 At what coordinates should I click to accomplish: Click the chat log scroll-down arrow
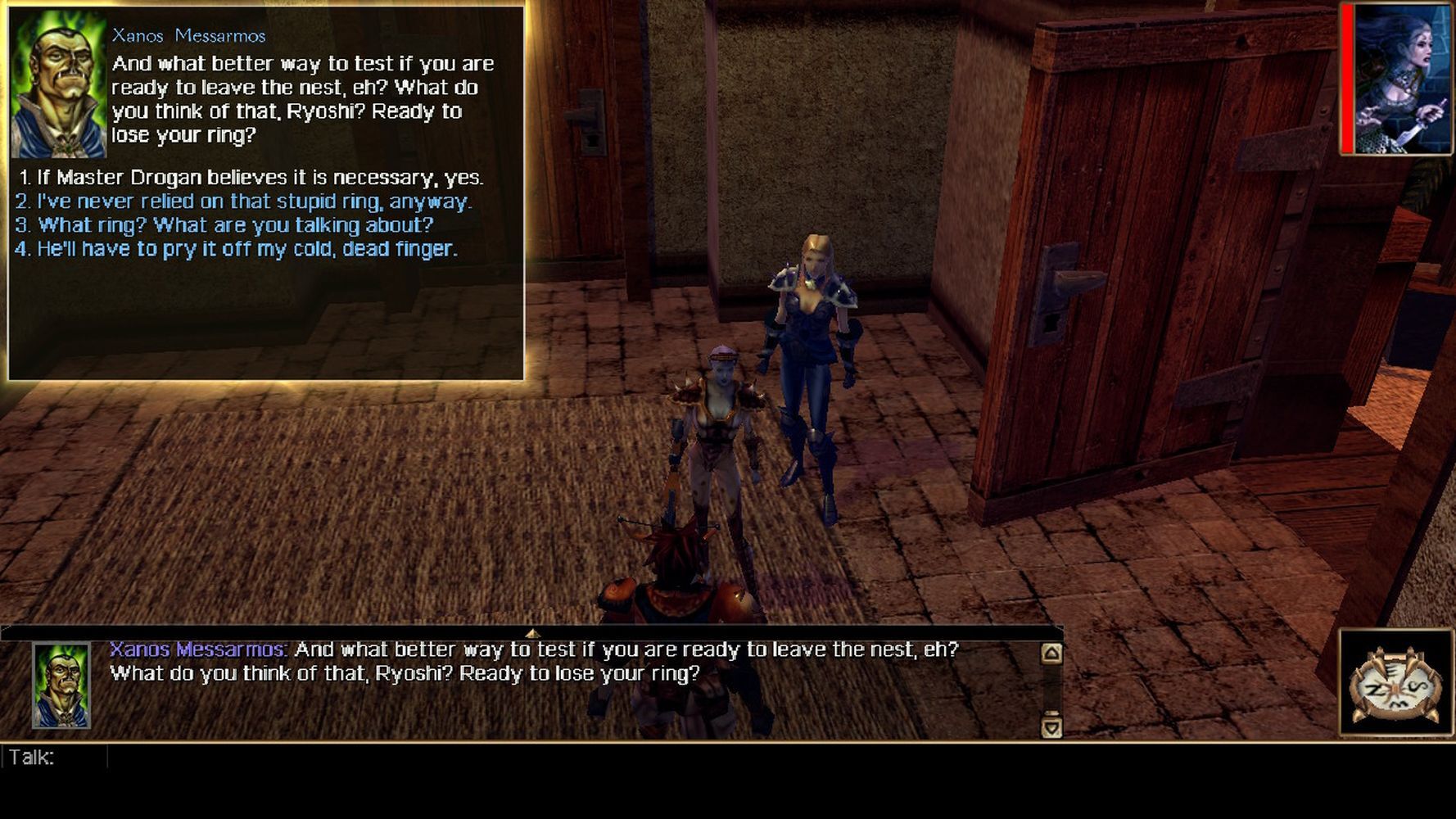(x=1051, y=726)
